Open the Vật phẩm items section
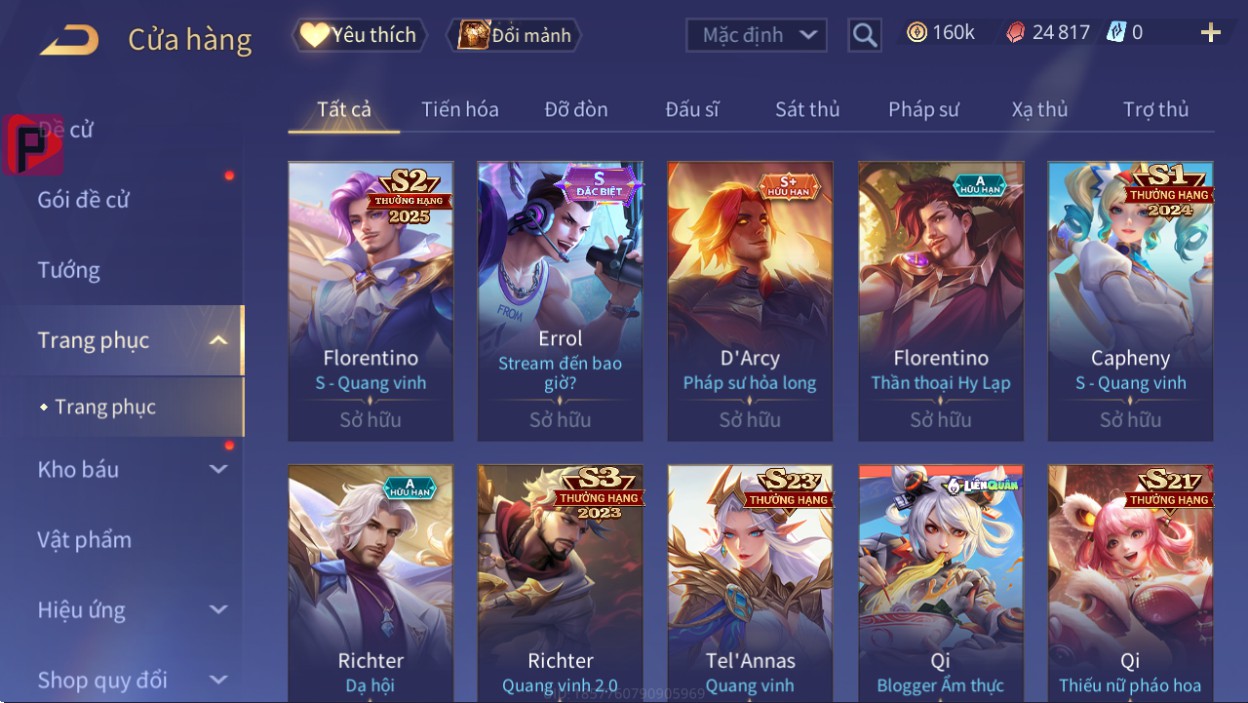Screen dimensions: 1248x703 click(x=85, y=540)
